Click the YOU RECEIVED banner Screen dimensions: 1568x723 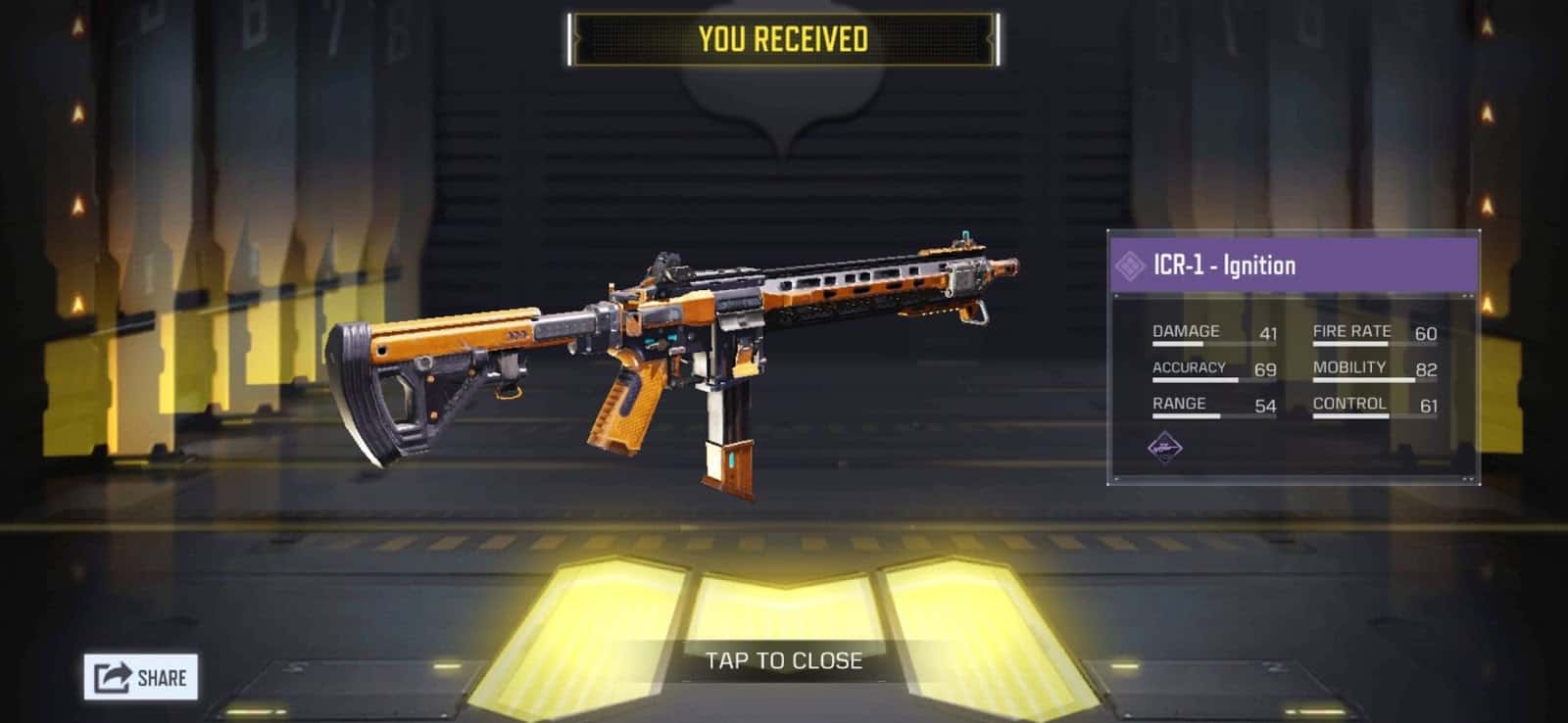782,40
